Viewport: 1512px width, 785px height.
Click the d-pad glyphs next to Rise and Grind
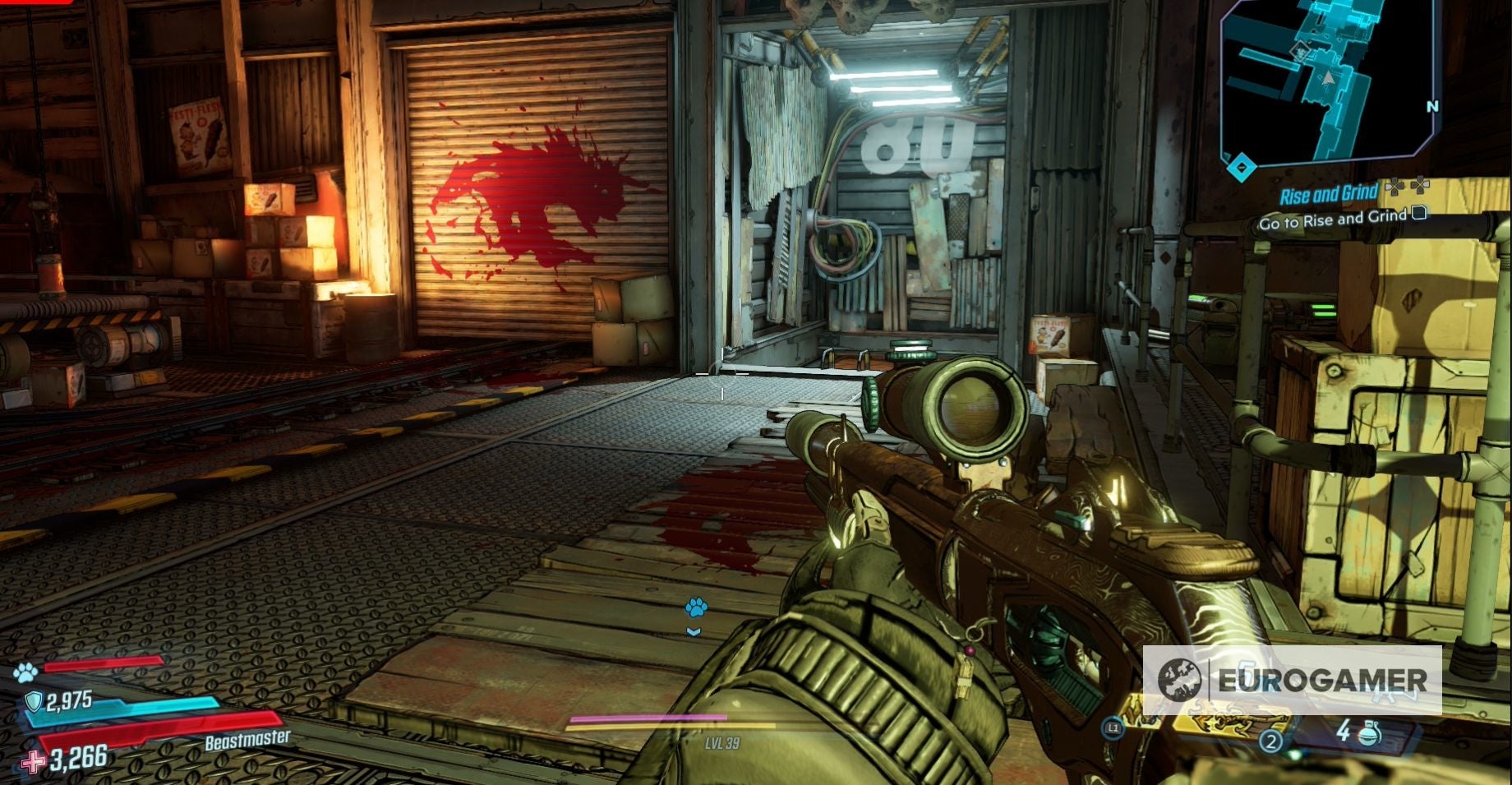pyautogui.click(x=1408, y=187)
